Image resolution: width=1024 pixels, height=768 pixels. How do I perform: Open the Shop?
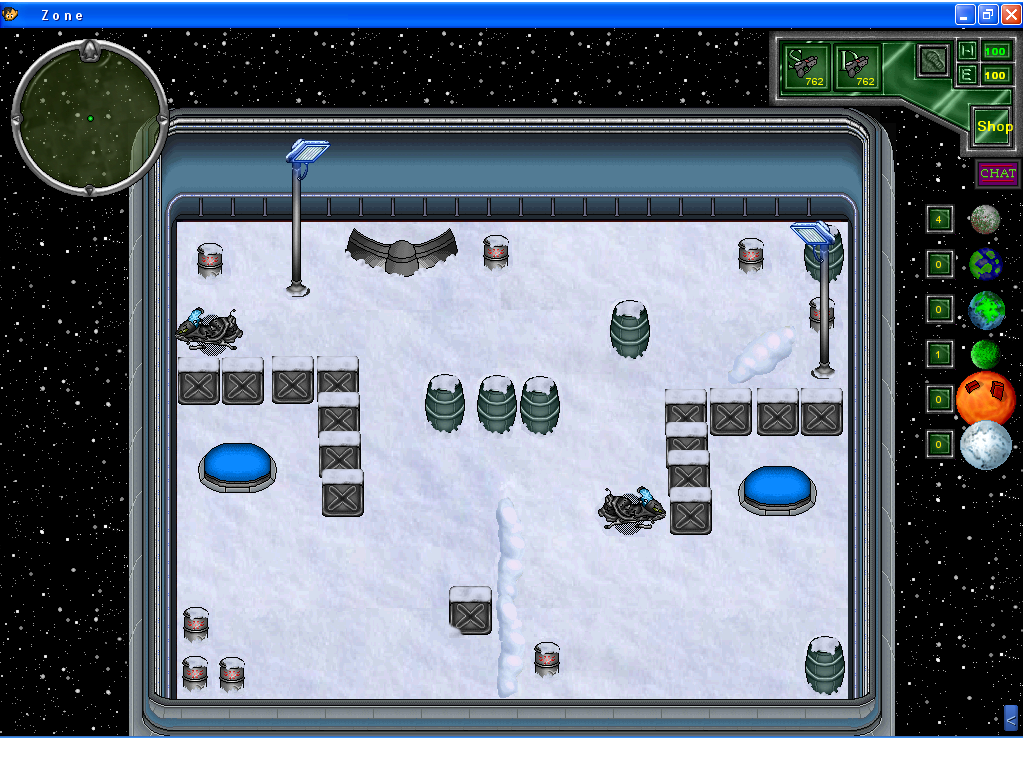point(994,127)
